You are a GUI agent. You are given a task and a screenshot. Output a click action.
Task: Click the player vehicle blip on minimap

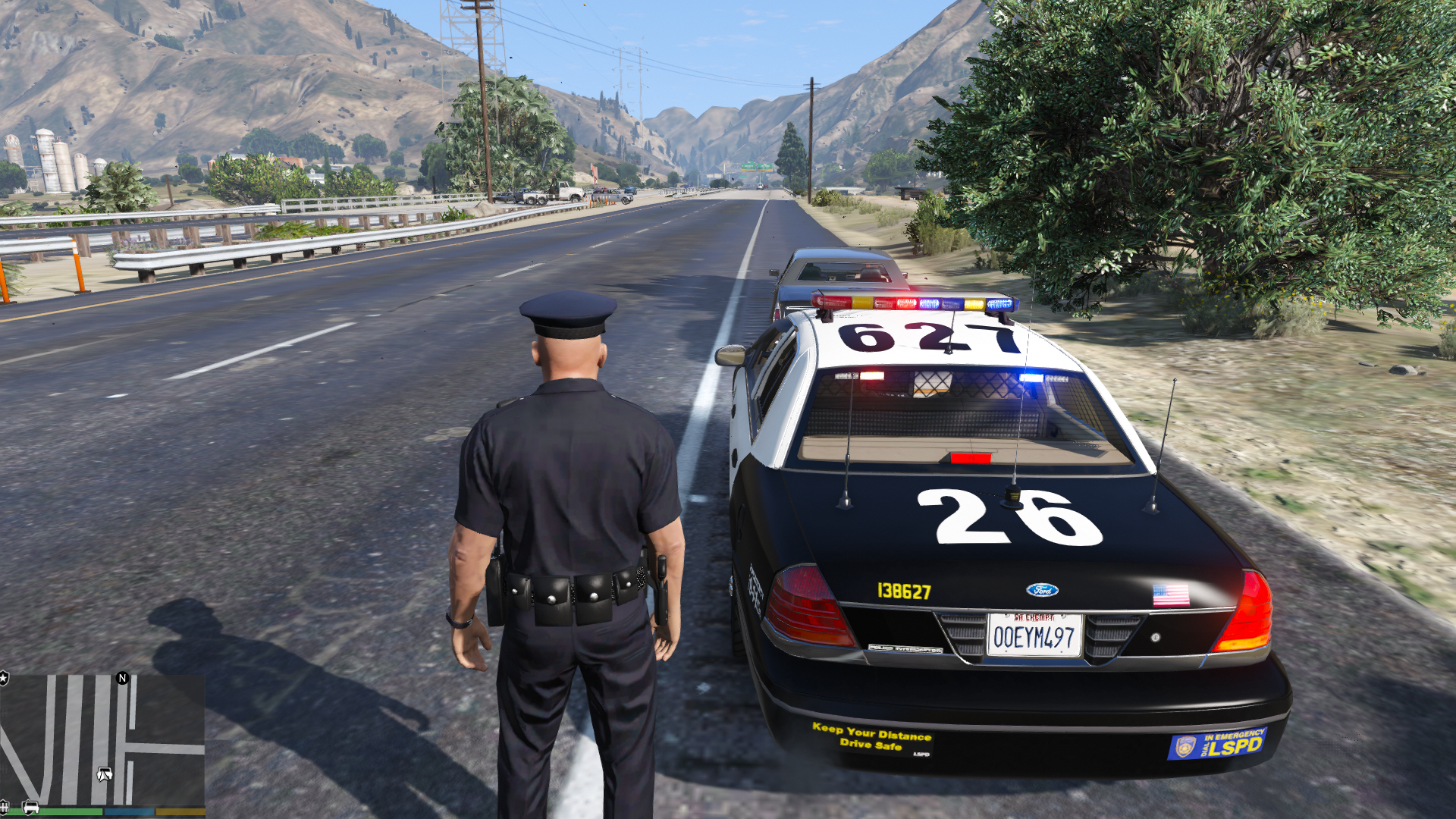[x=105, y=774]
